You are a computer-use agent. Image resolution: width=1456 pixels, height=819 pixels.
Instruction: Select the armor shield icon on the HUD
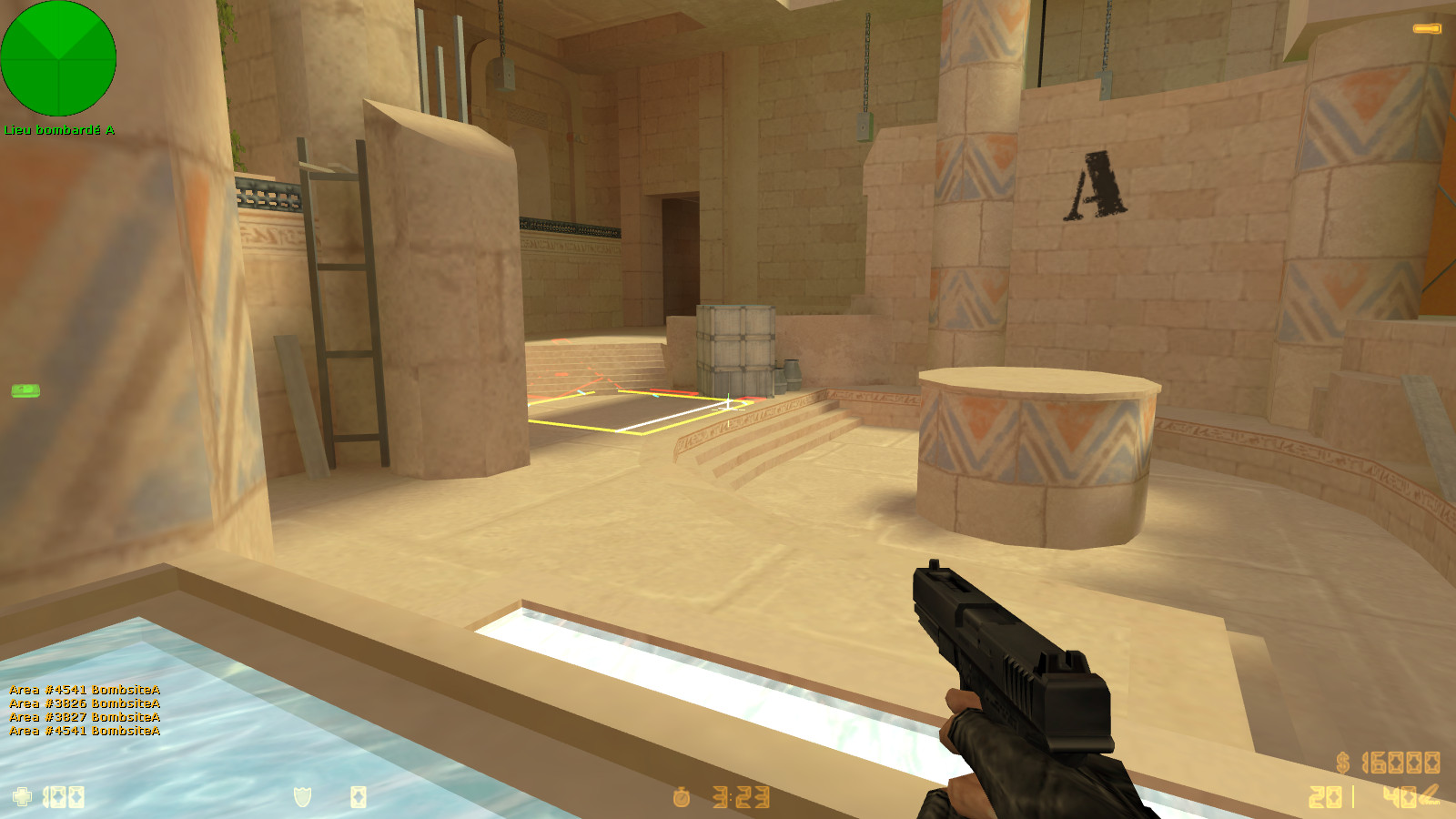click(302, 797)
